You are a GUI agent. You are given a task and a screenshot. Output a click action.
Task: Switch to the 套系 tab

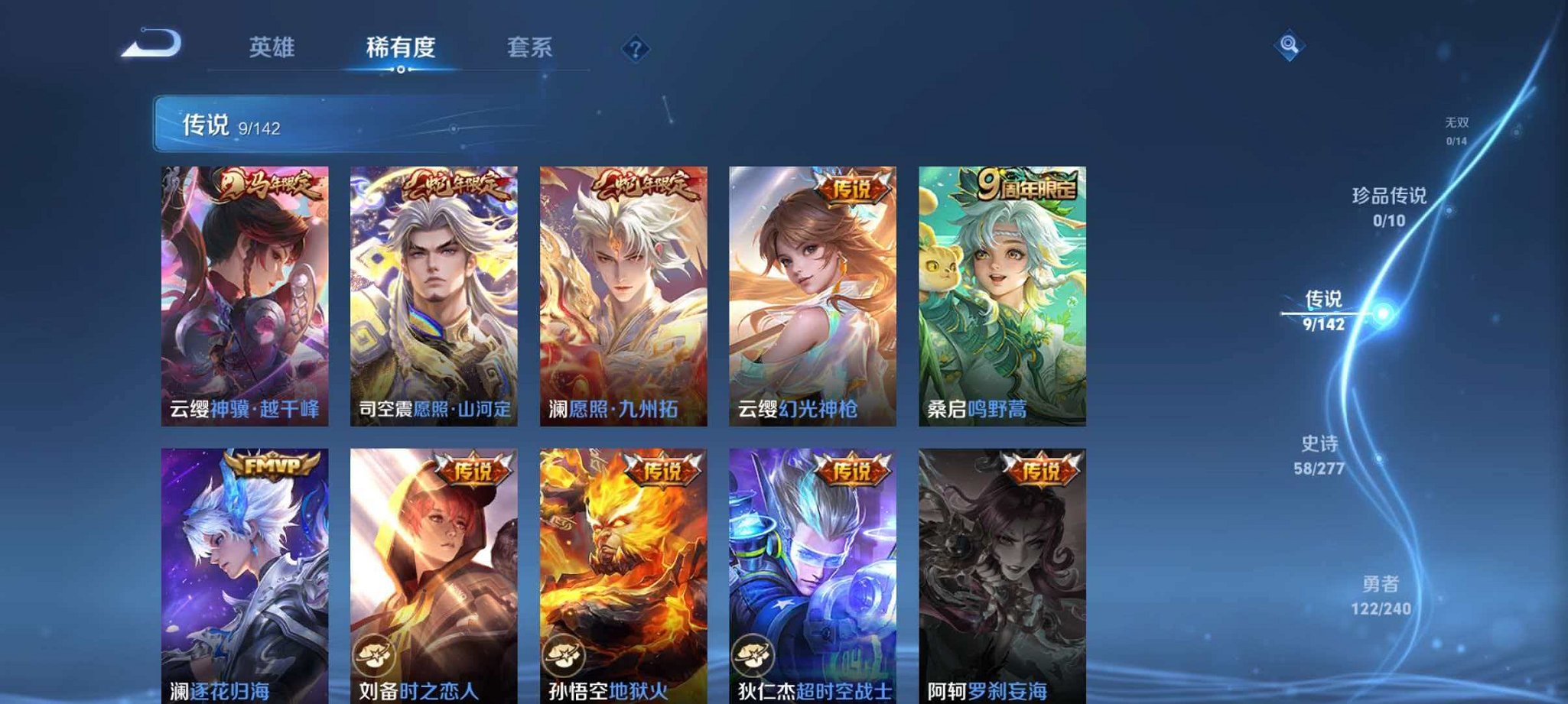(531, 47)
